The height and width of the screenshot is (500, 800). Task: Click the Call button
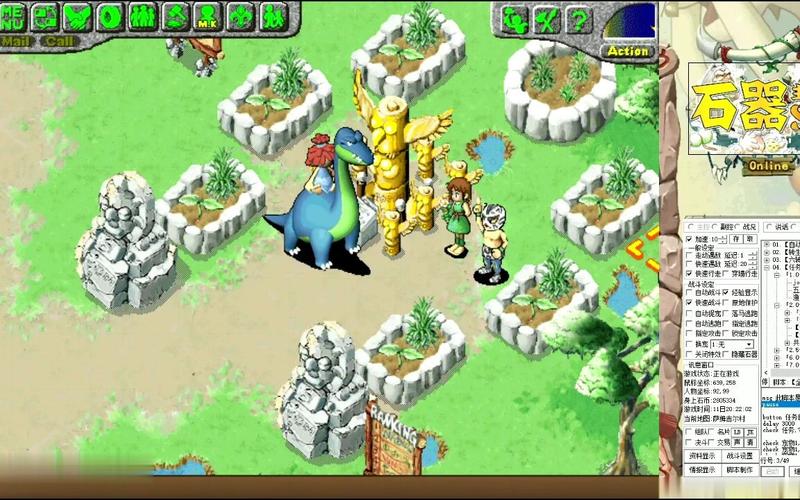click(60, 41)
